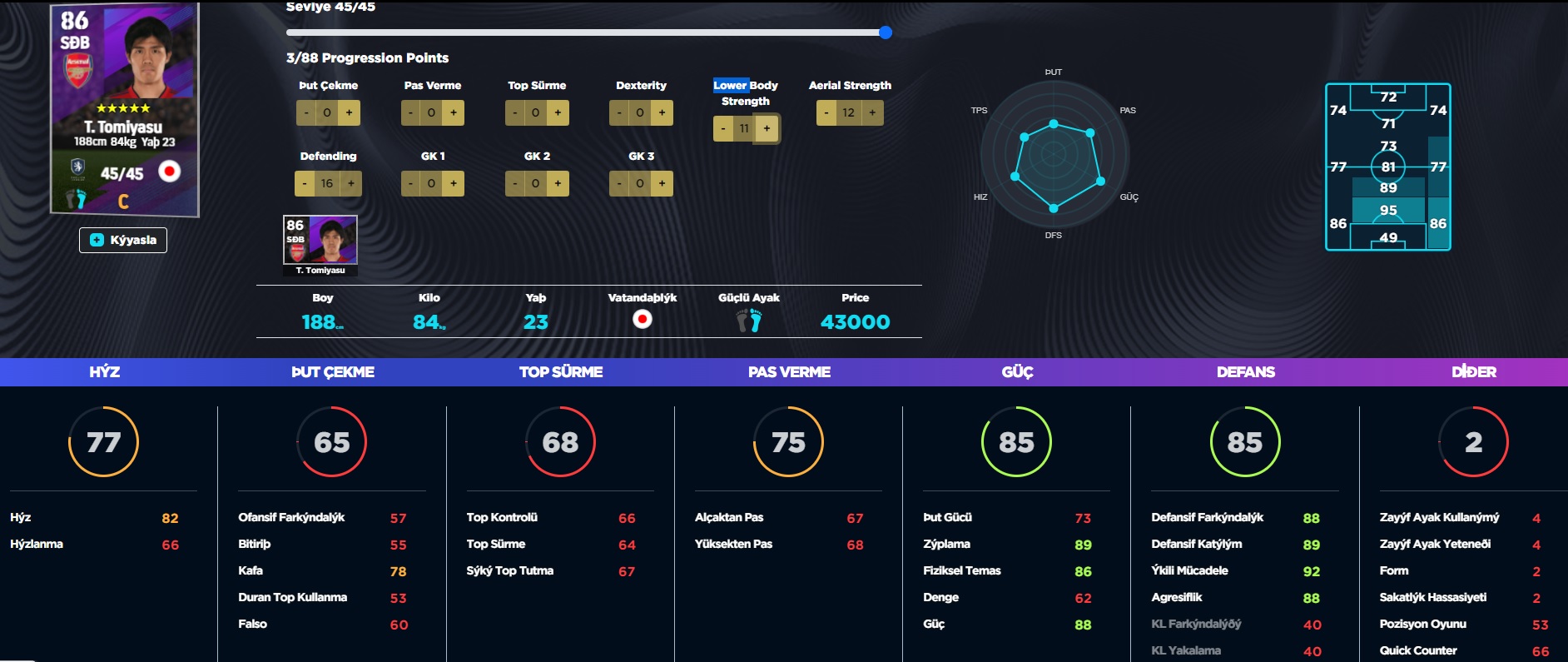
Task: Reduce Aerial Strength points
Action: (x=826, y=112)
